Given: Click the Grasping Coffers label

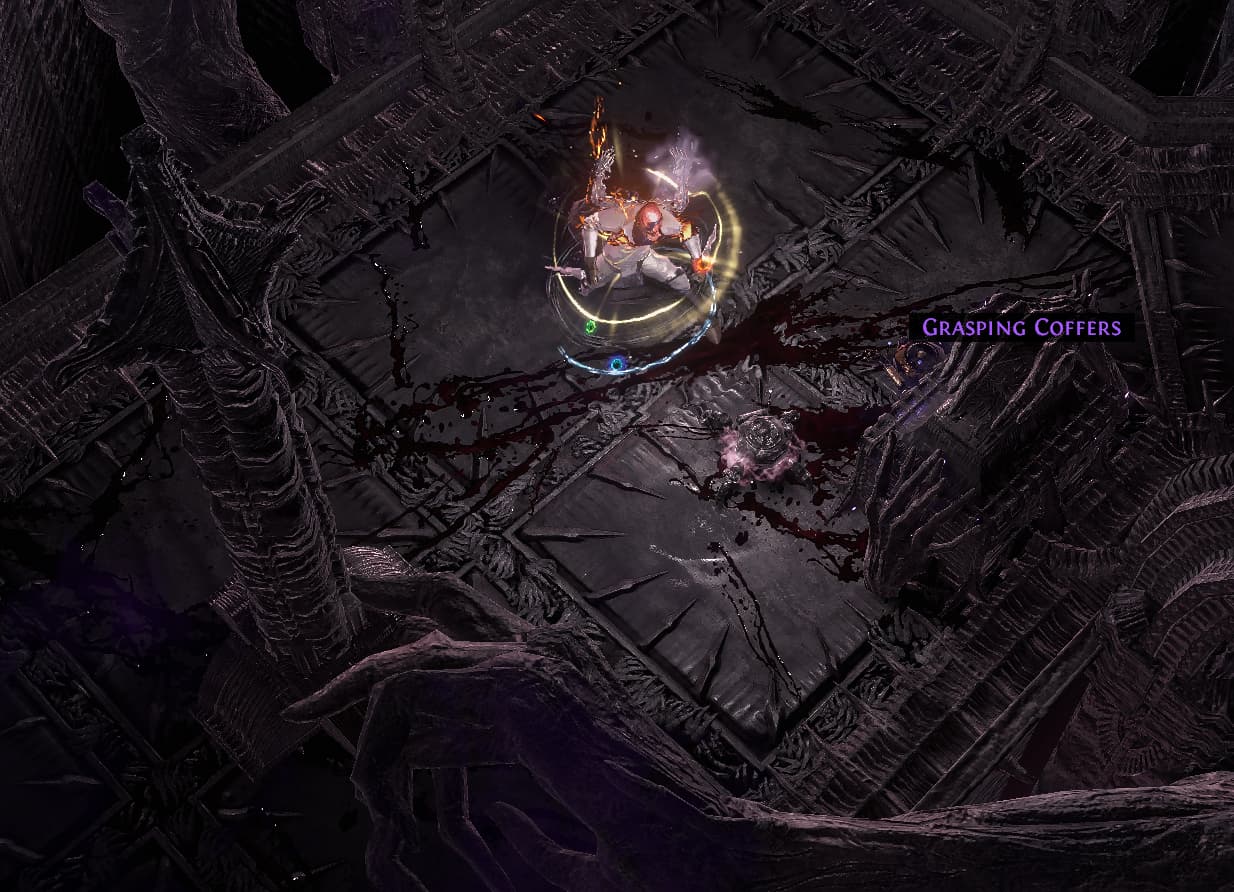Looking at the screenshot, I should [1020, 328].
